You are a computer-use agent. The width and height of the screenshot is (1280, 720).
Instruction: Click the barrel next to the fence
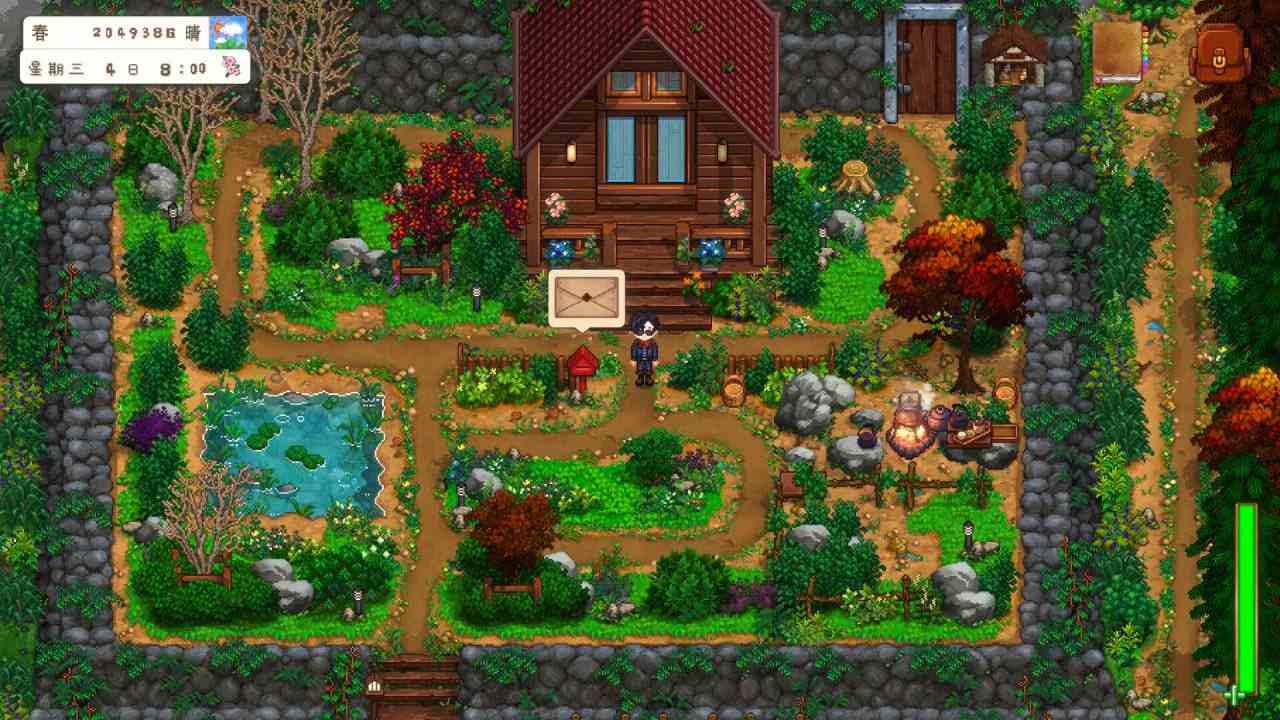pos(733,390)
